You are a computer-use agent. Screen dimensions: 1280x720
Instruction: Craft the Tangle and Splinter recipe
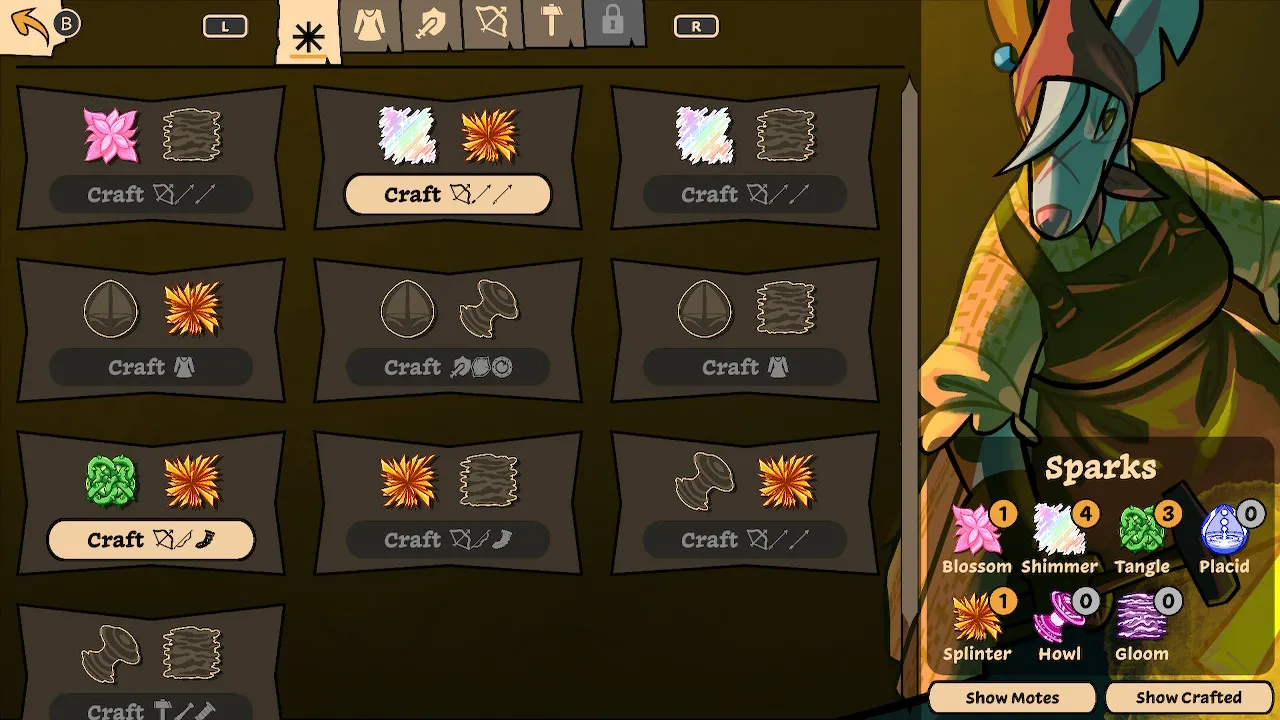coord(151,540)
